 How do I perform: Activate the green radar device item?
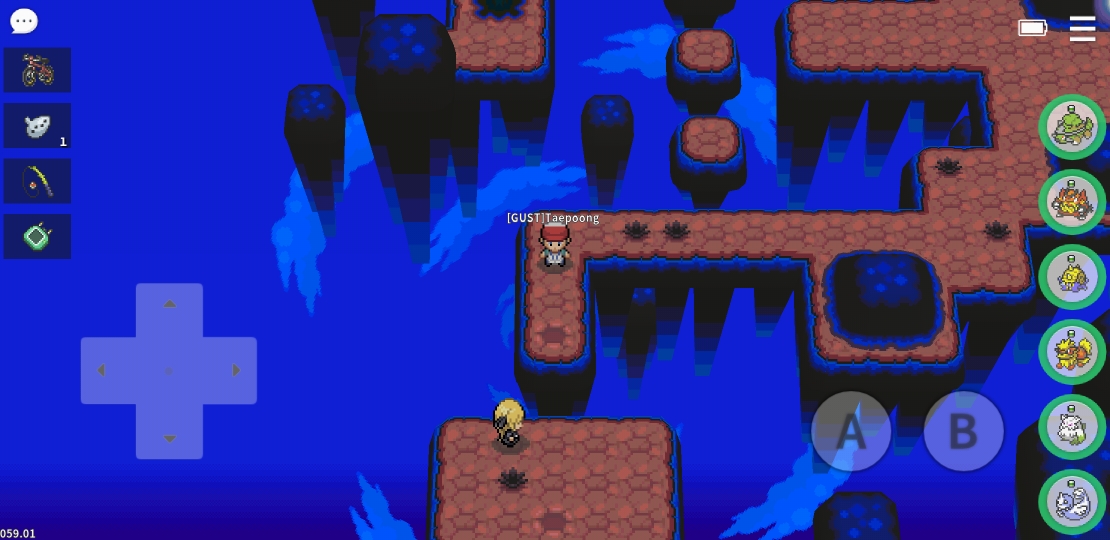click(37, 237)
